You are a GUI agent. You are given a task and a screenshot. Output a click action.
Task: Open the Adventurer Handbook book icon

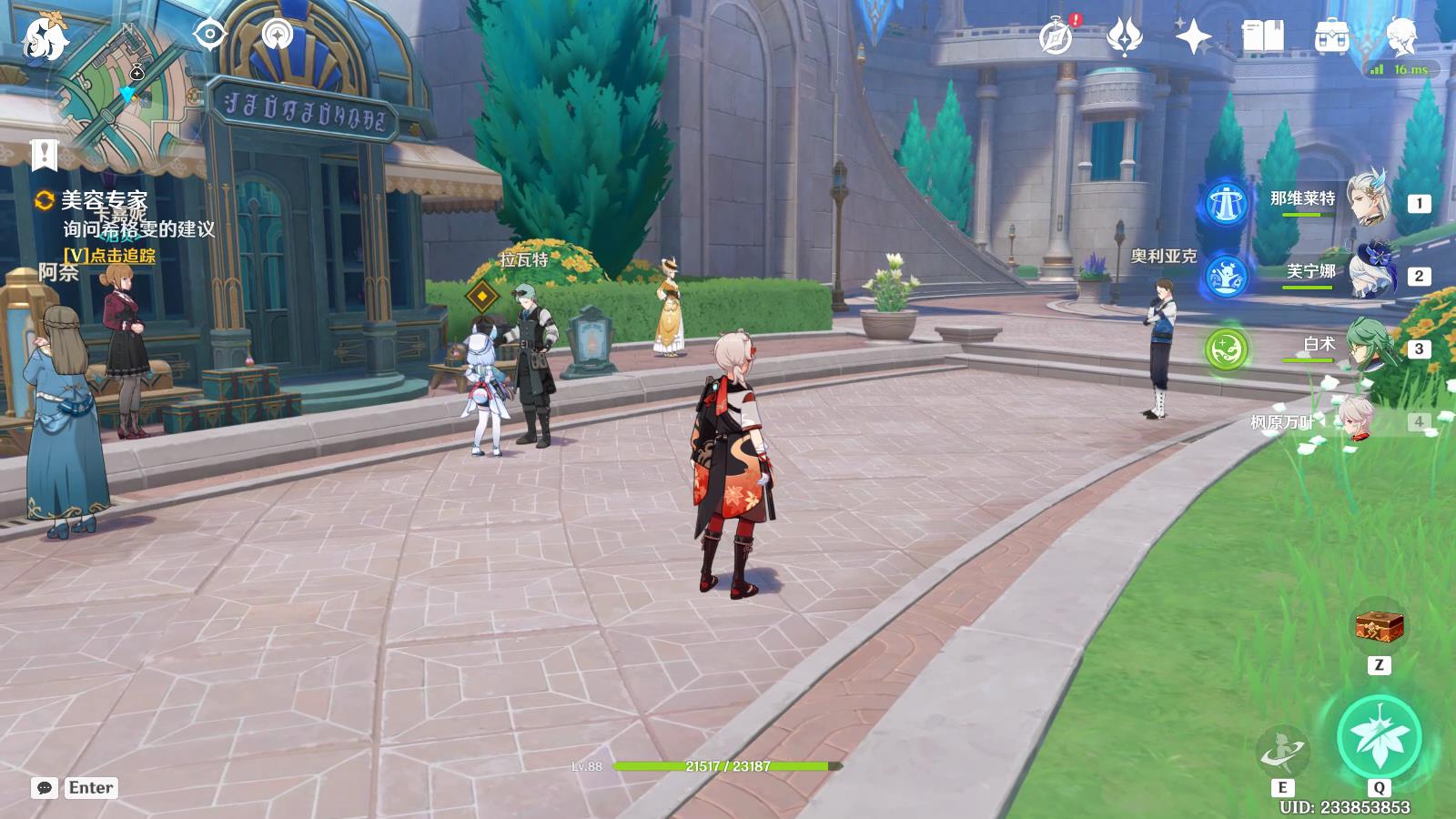1262,37
